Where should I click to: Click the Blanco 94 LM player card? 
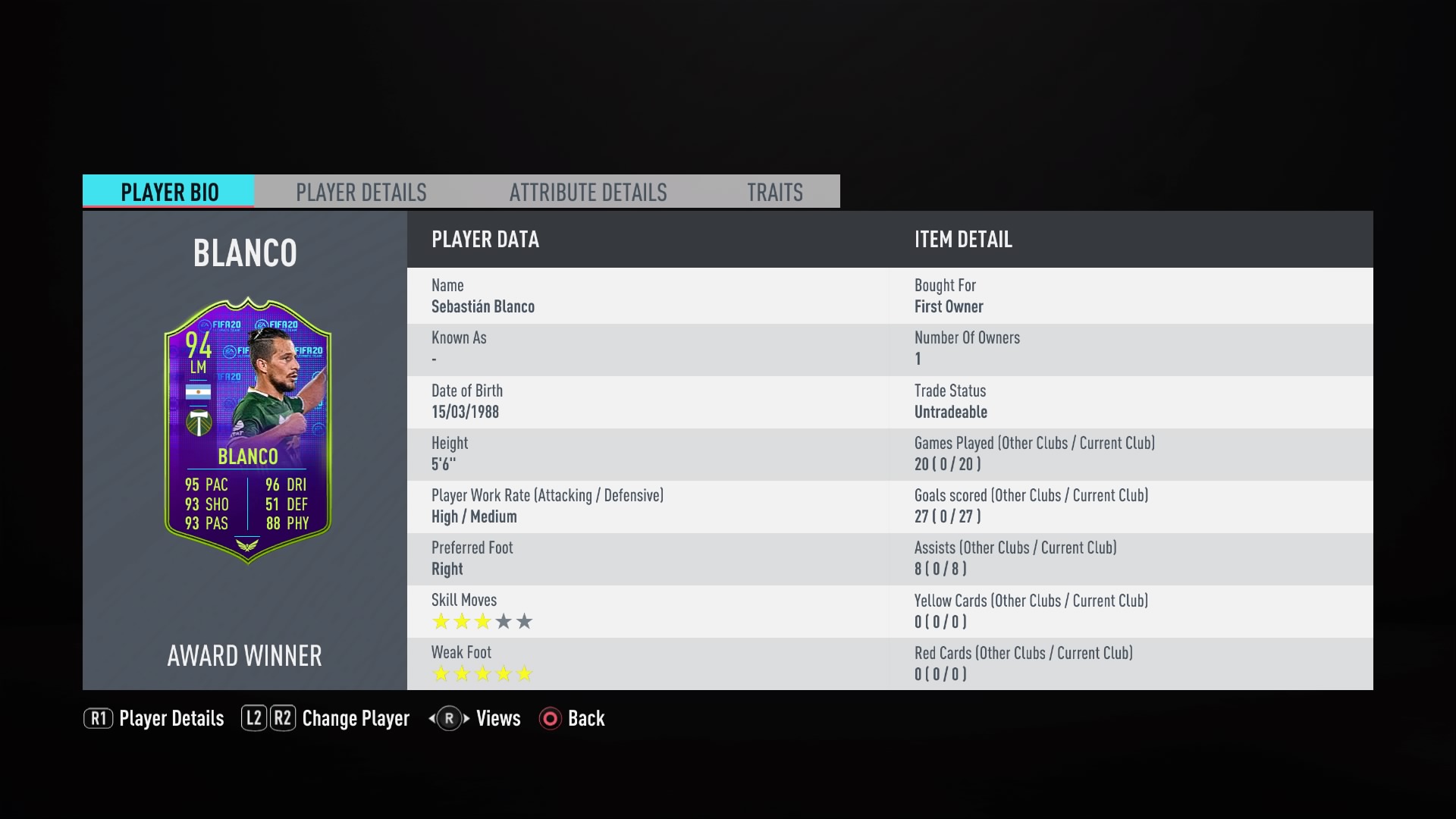coord(247,430)
